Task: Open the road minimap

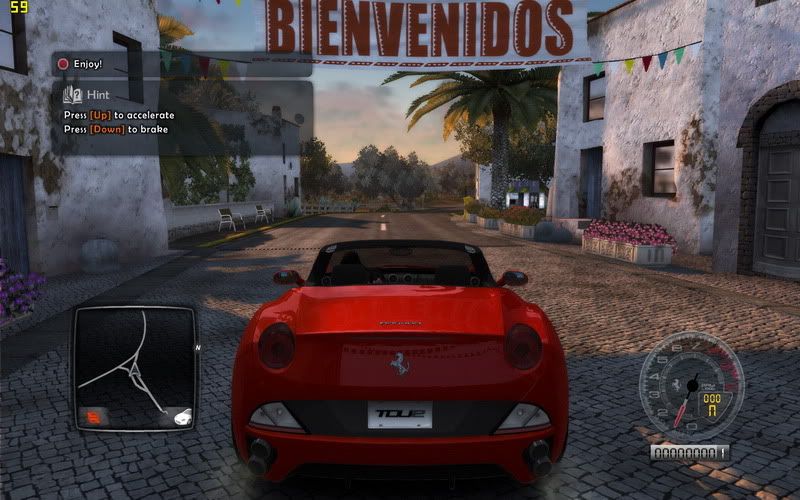Action: click(133, 367)
